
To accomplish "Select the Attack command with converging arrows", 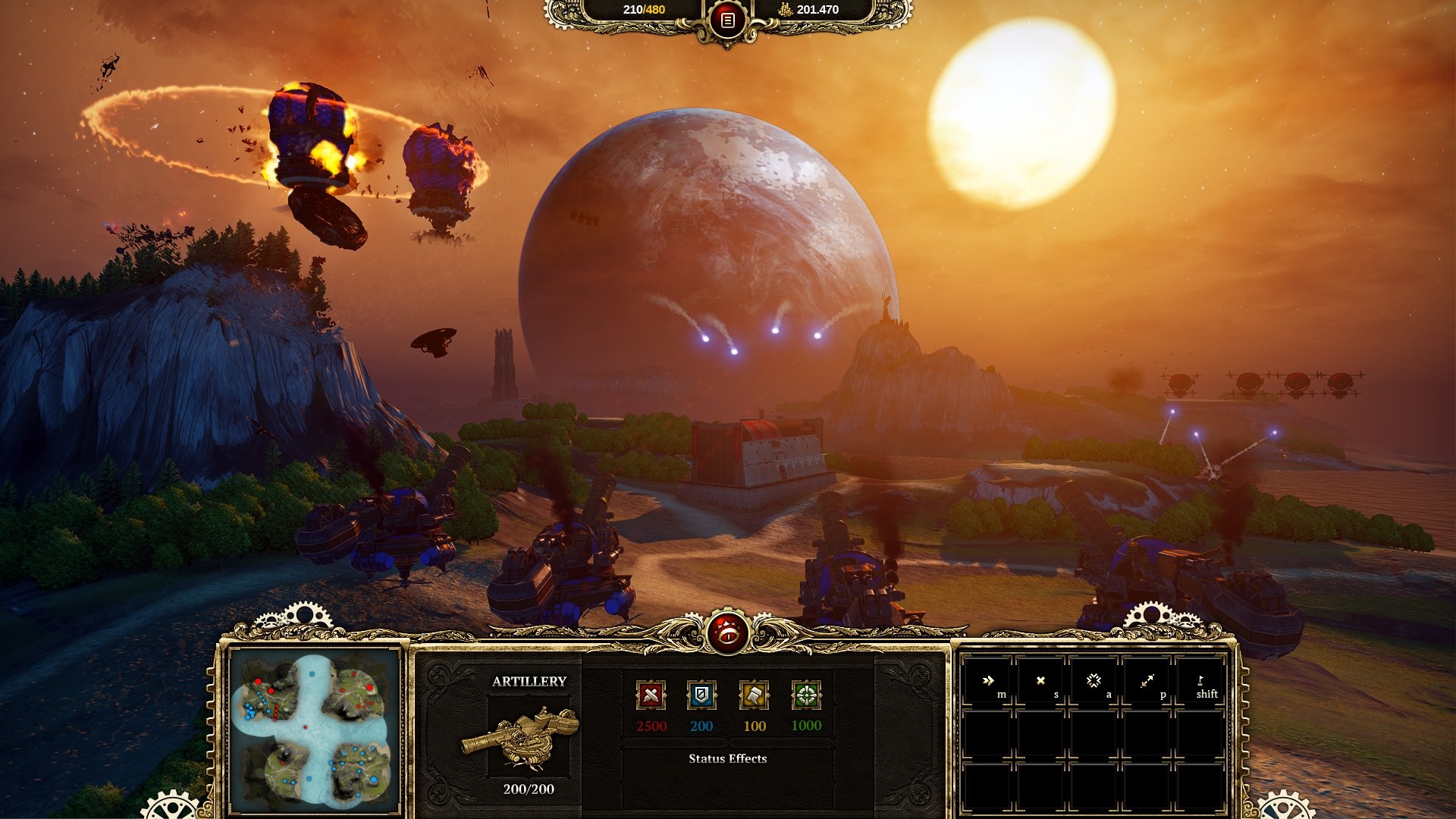I will (1094, 682).
